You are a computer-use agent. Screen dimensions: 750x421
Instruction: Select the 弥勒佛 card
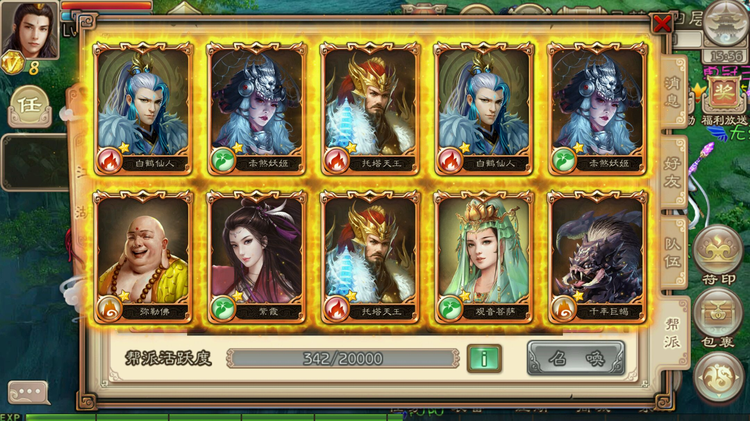pyautogui.click(x=142, y=255)
